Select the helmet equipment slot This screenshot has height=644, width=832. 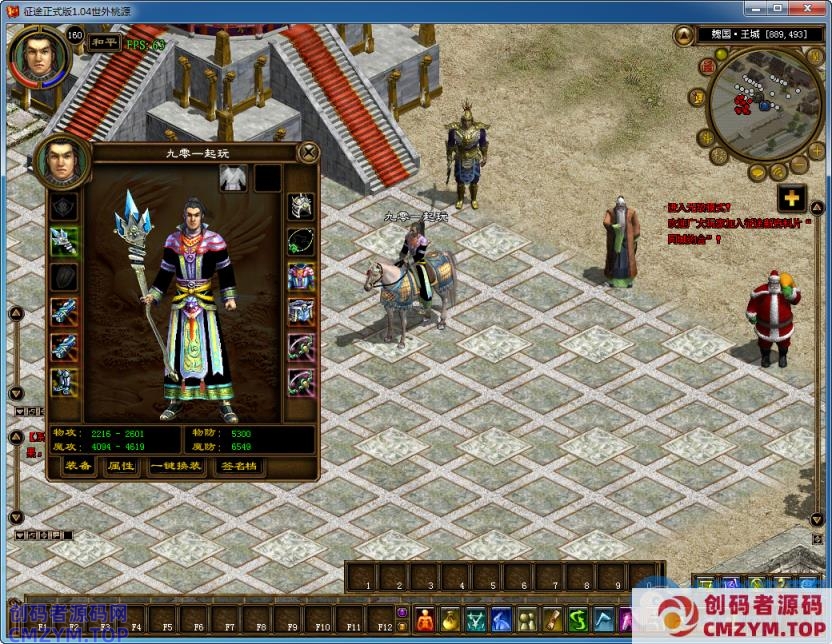coord(301,207)
